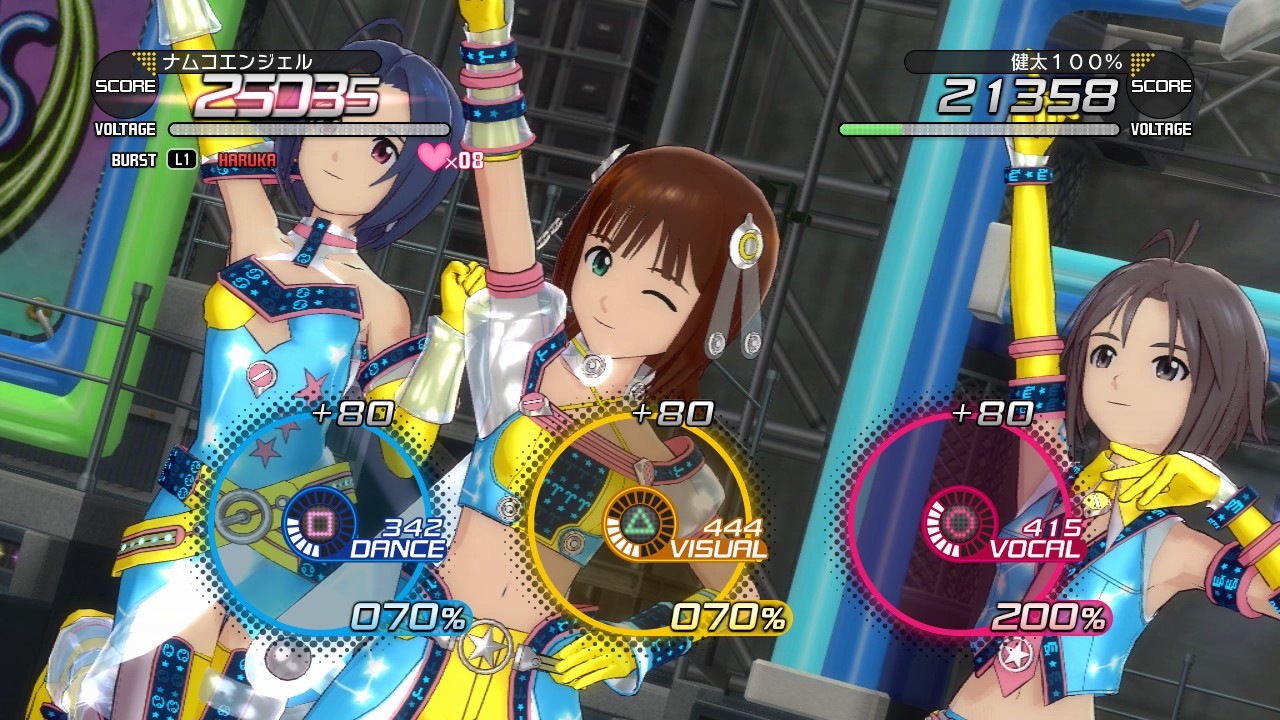Trigger the blue Dance appeal icon
Viewport: 1280px width, 720px height.
tap(319, 522)
